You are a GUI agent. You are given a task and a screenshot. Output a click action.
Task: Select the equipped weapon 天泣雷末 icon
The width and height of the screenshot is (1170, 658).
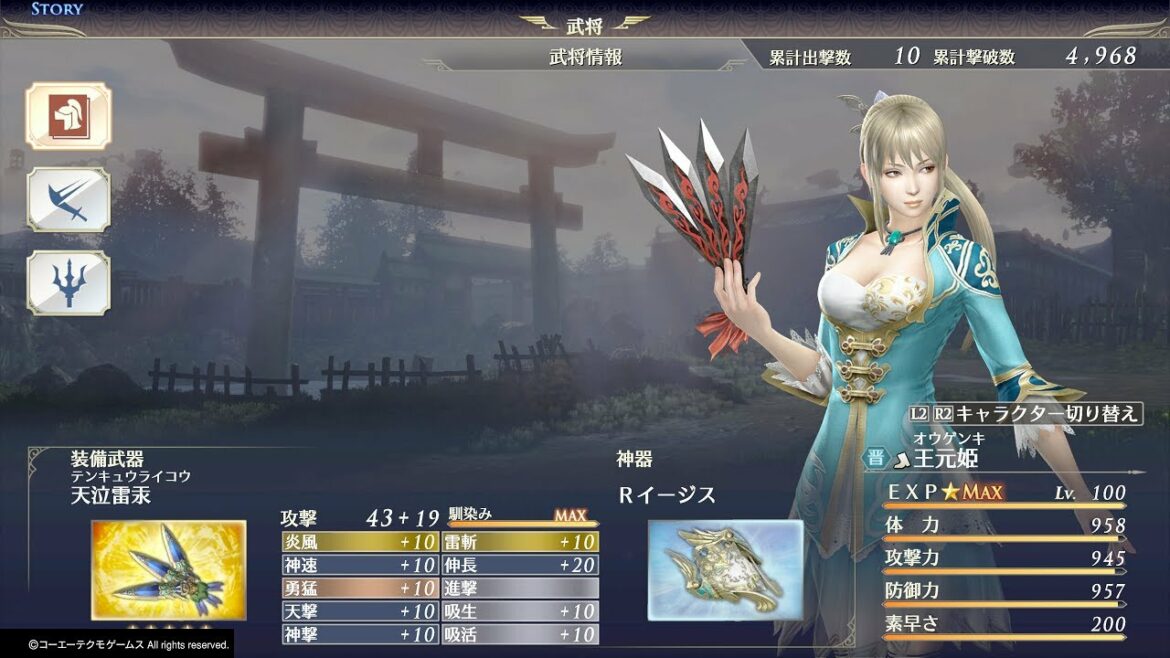pyautogui.click(x=168, y=568)
